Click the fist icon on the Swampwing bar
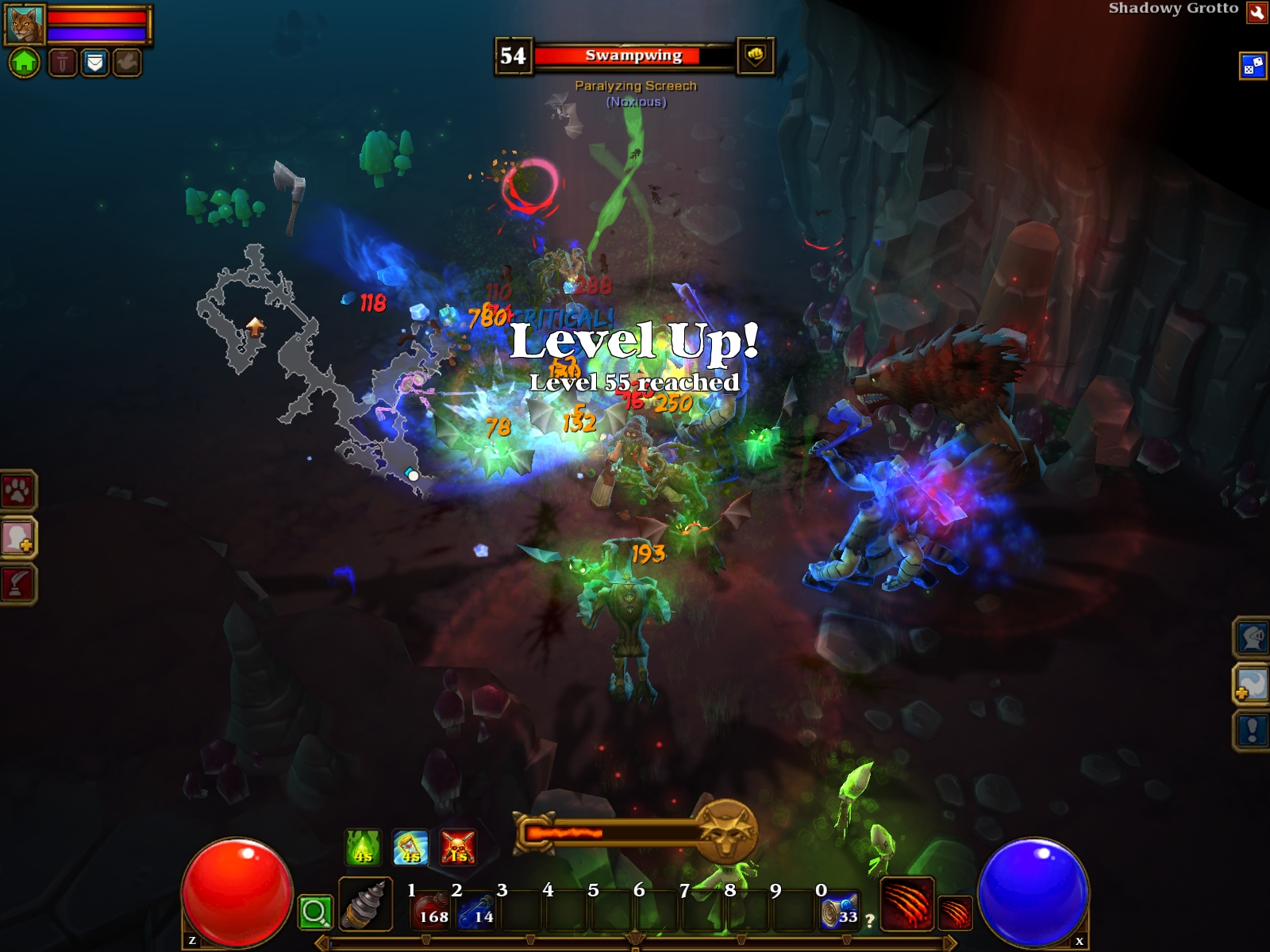The height and width of the screenshot is (952, 1270). click(x=755, y=56)
